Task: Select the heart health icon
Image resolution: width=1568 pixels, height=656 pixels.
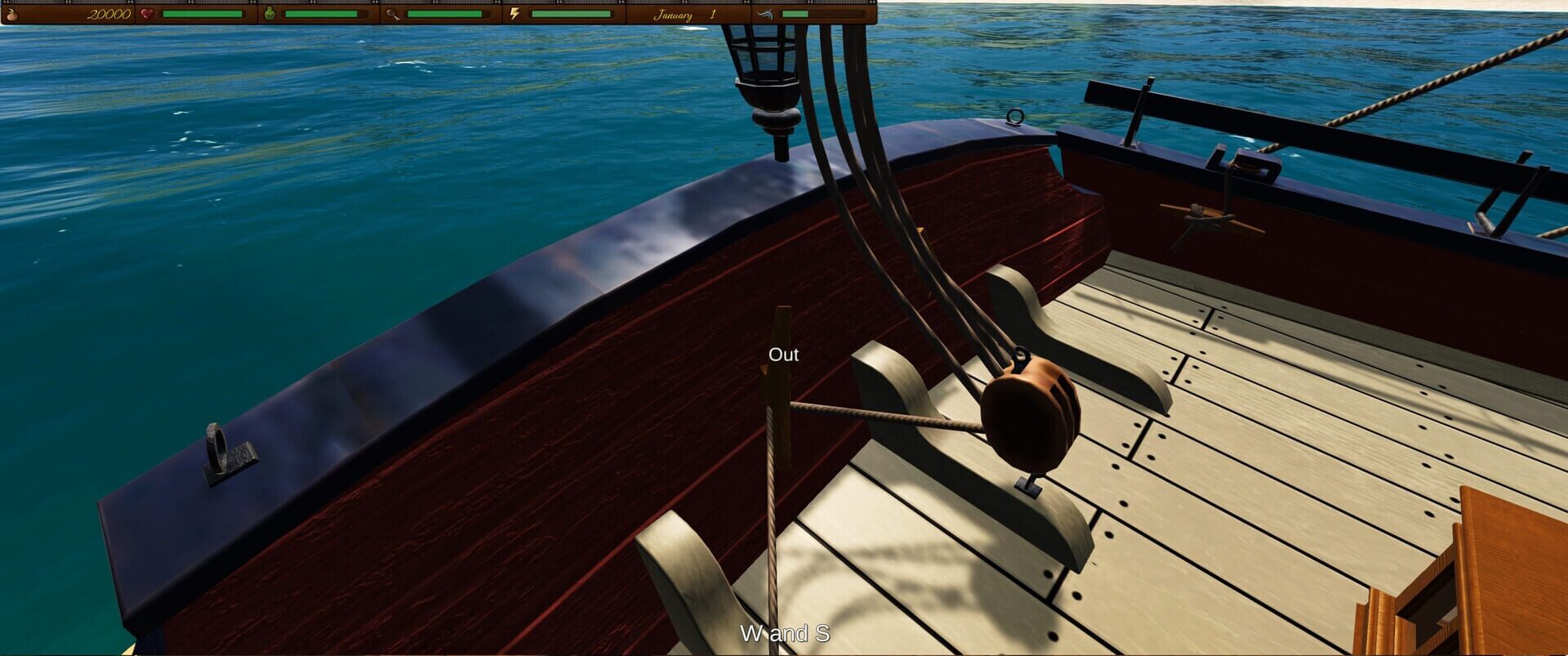Action: click(147, 15)
